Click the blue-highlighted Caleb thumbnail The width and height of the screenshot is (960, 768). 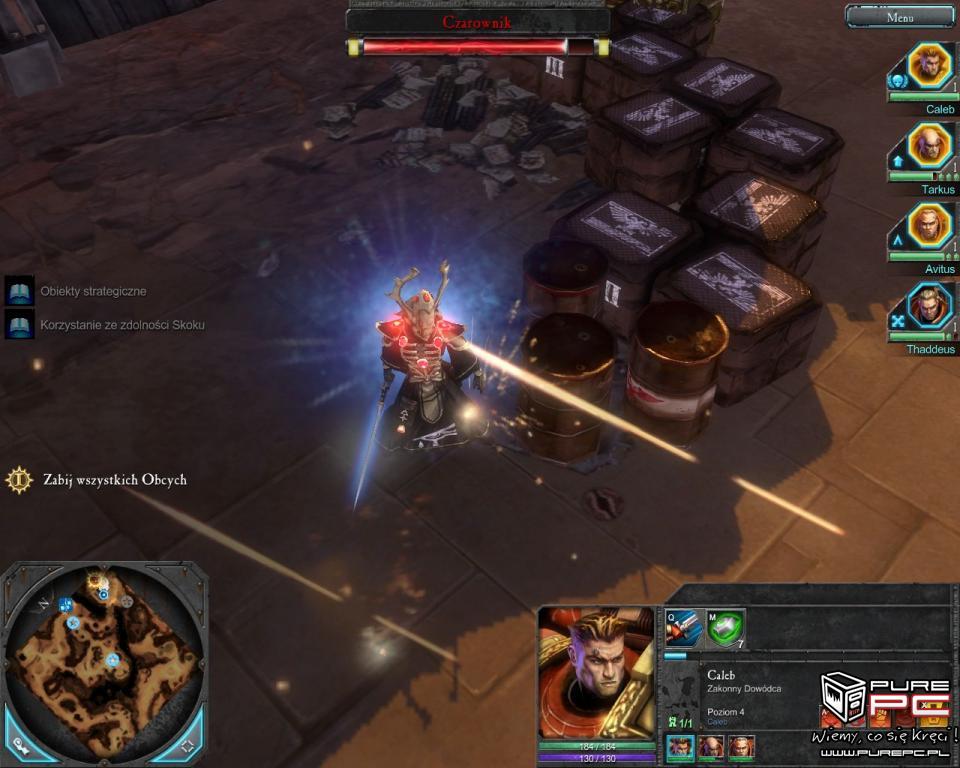680,747
